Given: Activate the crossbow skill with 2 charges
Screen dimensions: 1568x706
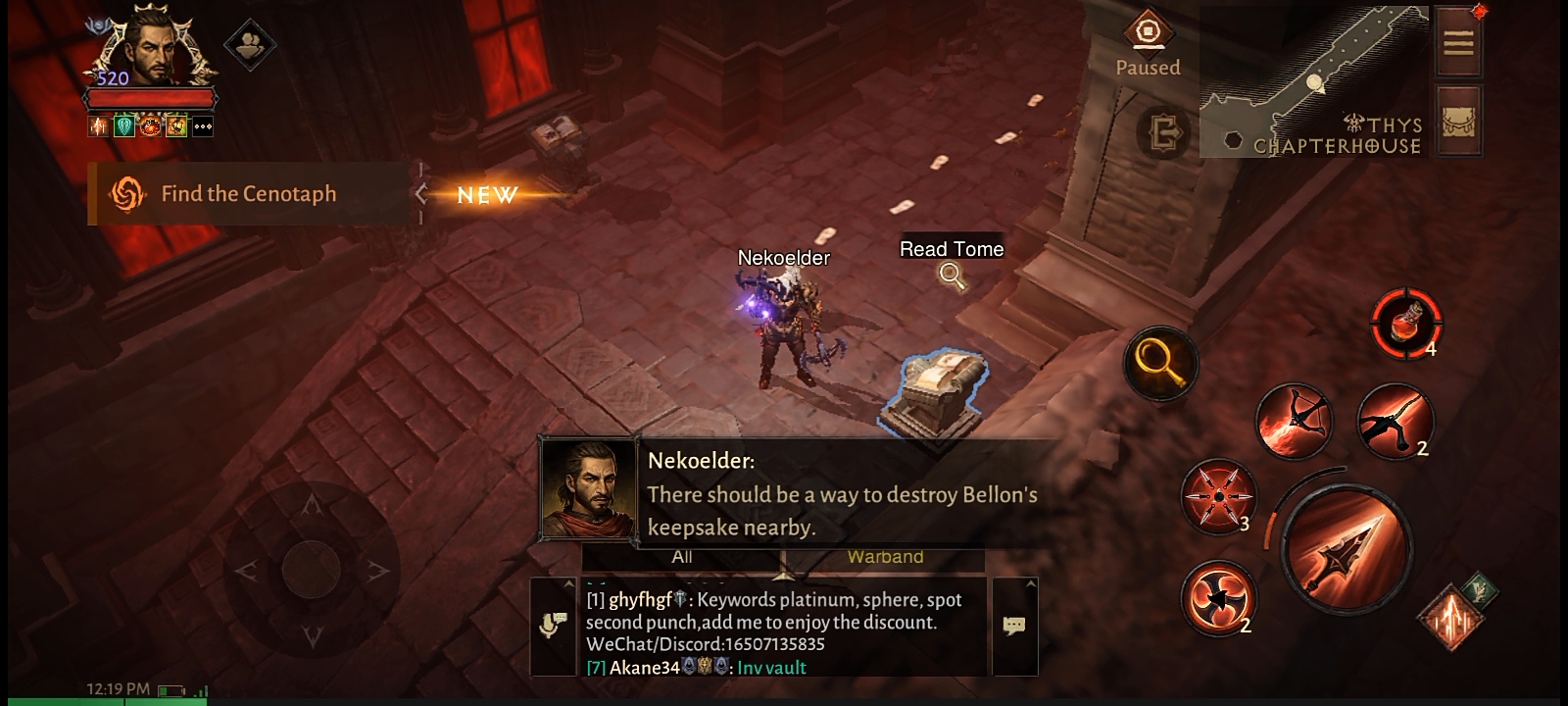Looking at the screenshot, I should point(1395,422).
